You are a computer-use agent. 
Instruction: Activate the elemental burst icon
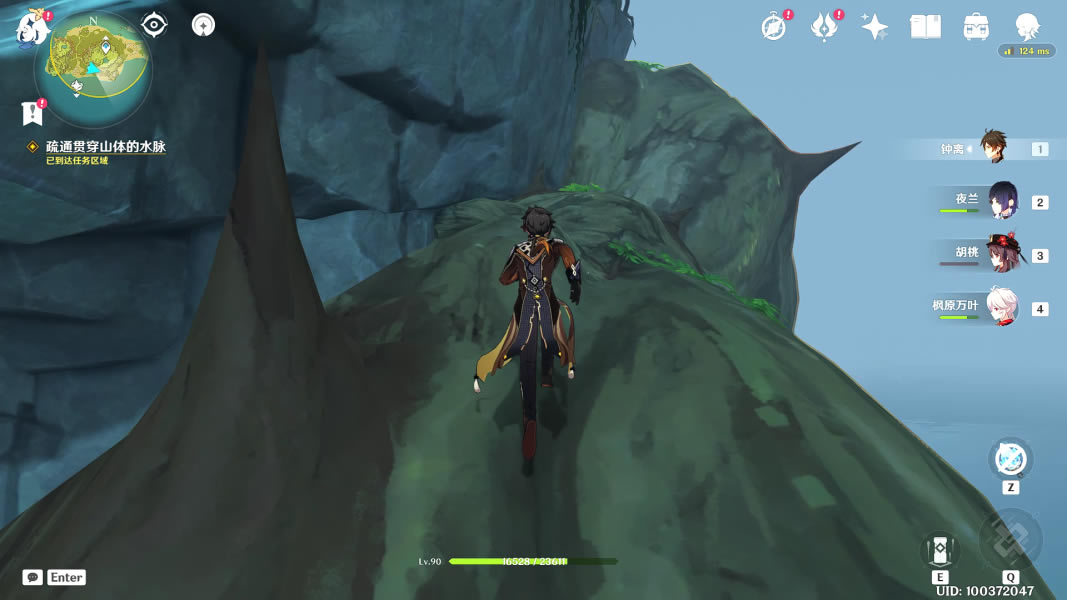1010,540
